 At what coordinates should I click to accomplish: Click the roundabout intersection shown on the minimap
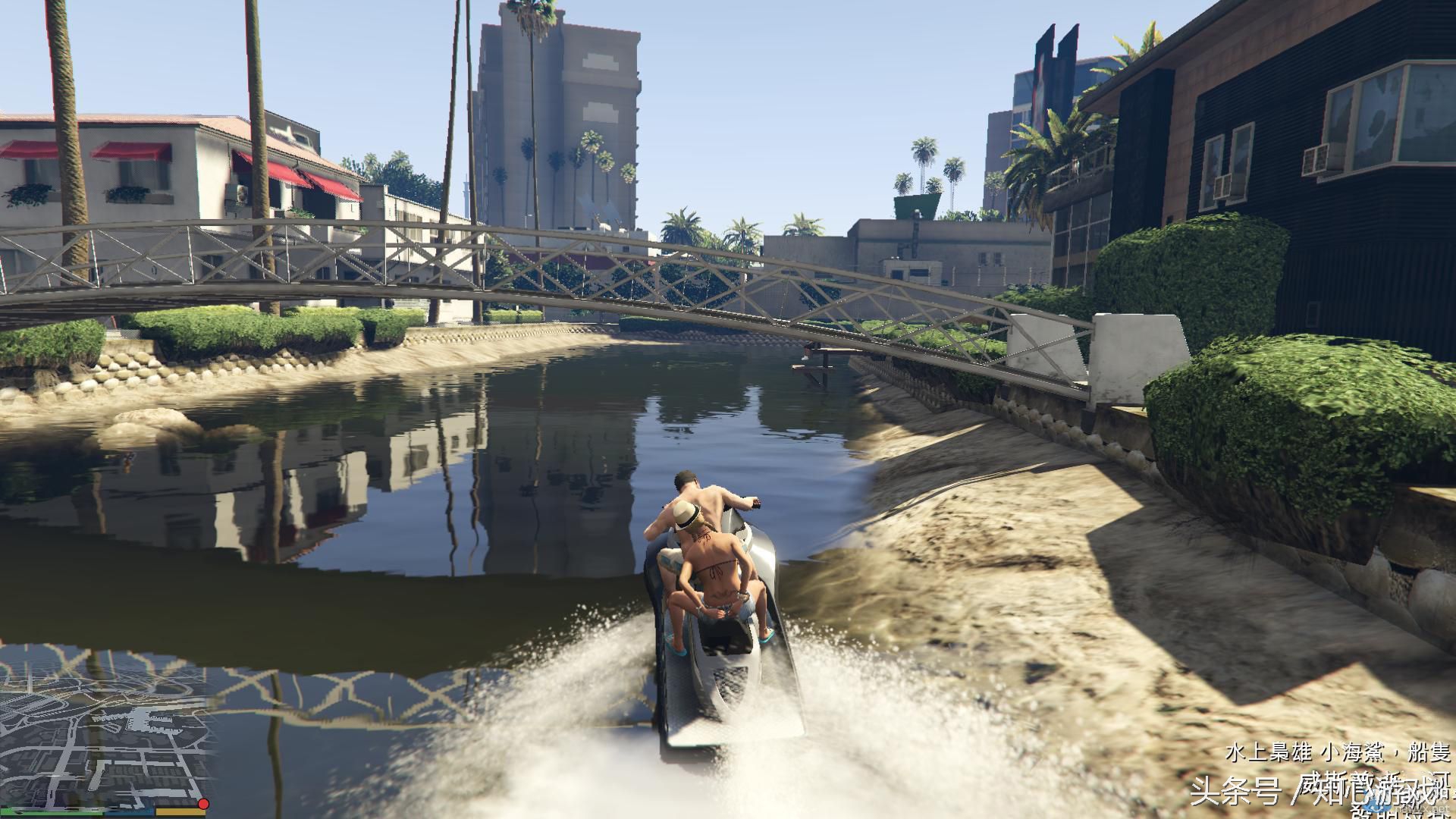pyautogui.click(x=74, y=720)
